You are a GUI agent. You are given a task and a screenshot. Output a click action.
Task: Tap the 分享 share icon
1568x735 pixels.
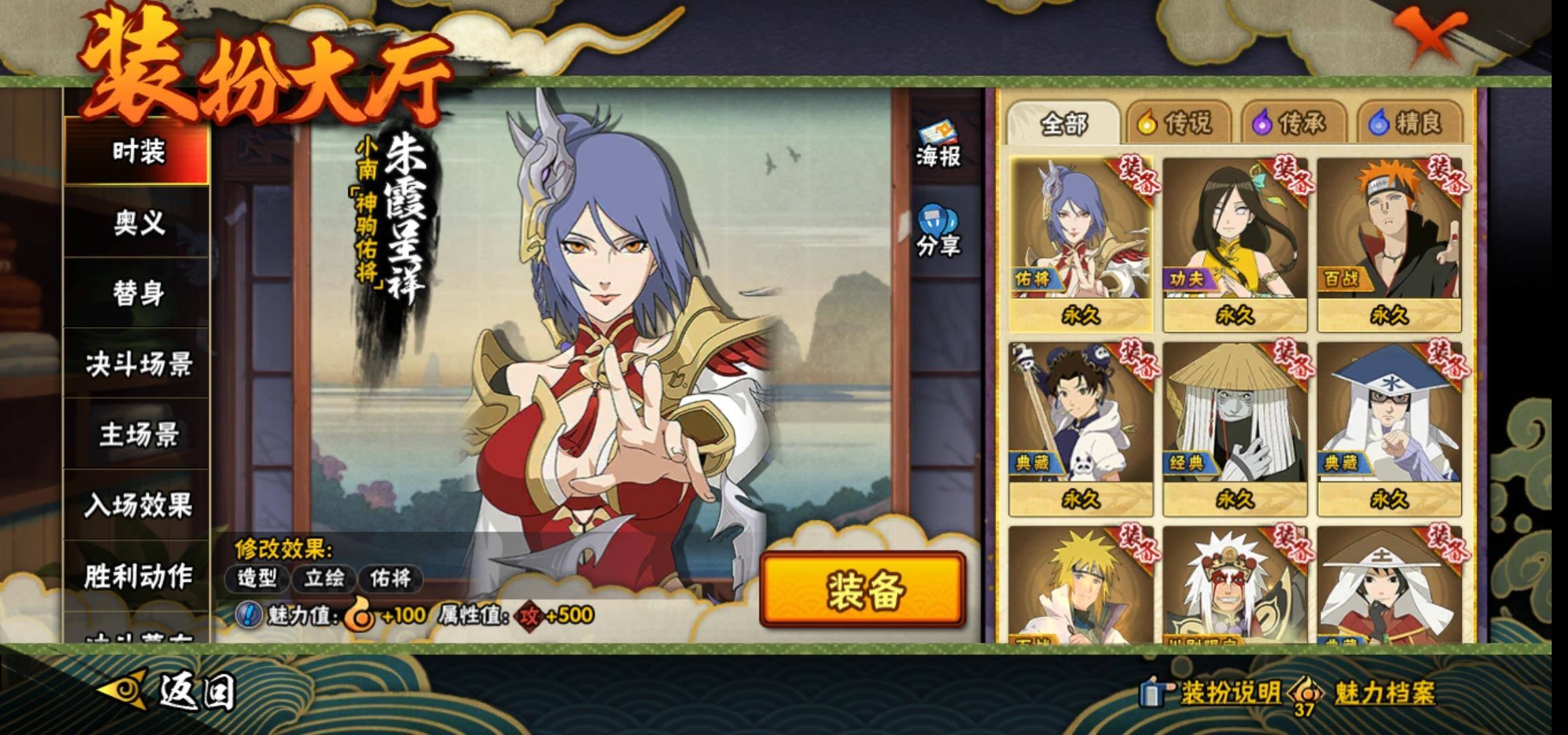[x=938, y=232]
